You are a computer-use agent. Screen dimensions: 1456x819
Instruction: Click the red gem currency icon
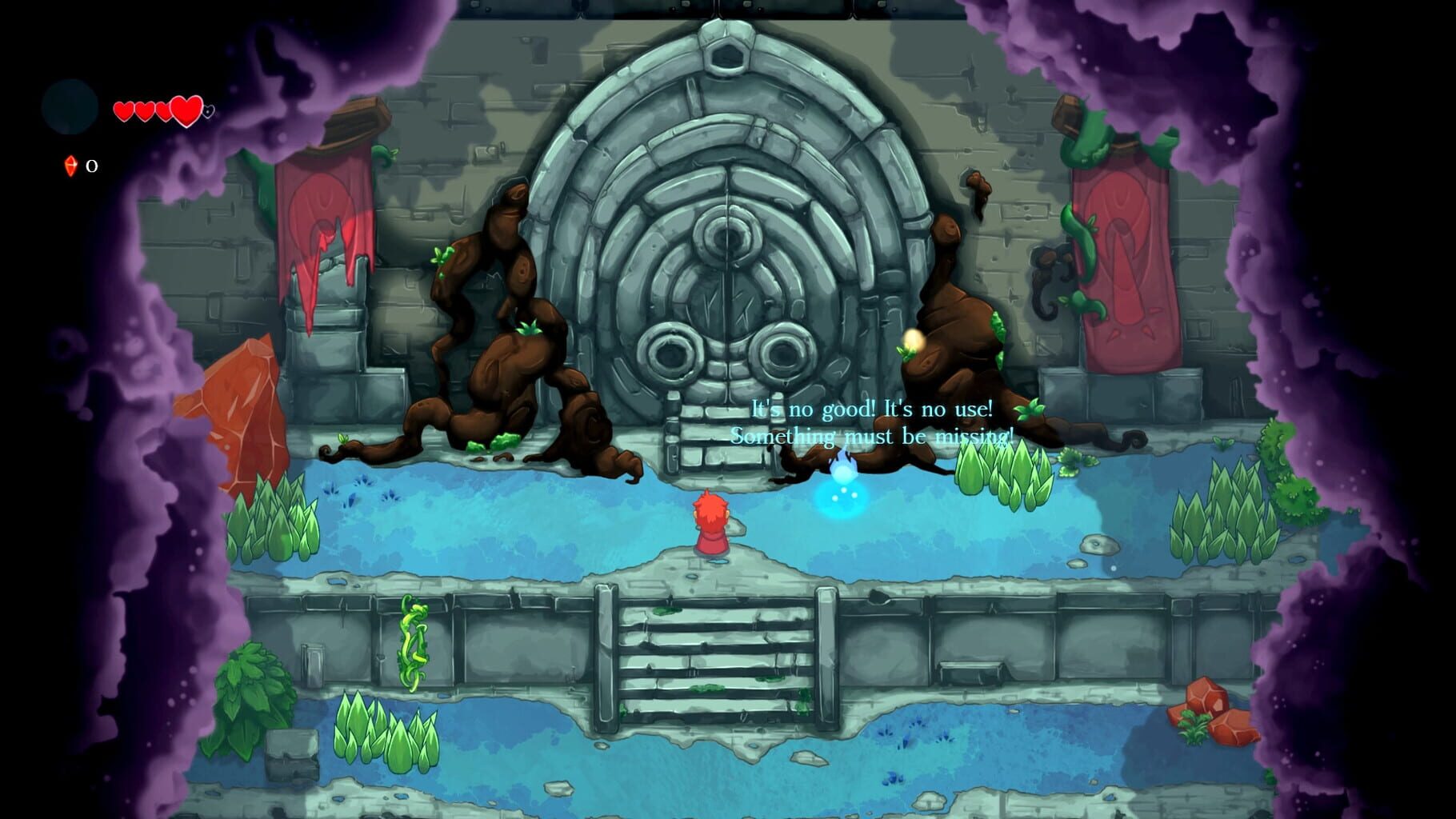click(x=70, y=167)
